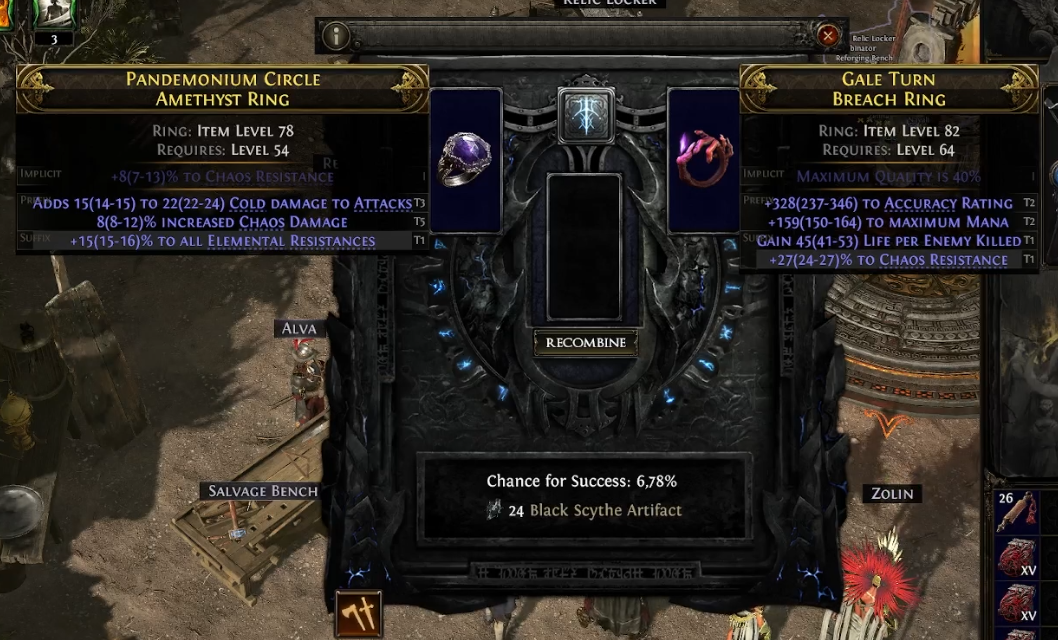Screen dimensions: 1058x640
Task: Activate the crossed hammers icon below the panel
Action: click(x=357, y=612)
